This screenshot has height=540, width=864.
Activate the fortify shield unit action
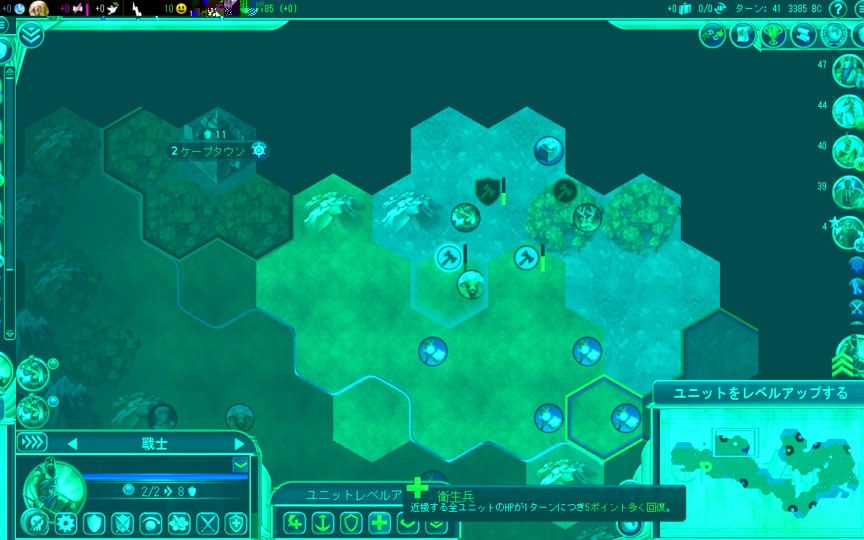94,522
